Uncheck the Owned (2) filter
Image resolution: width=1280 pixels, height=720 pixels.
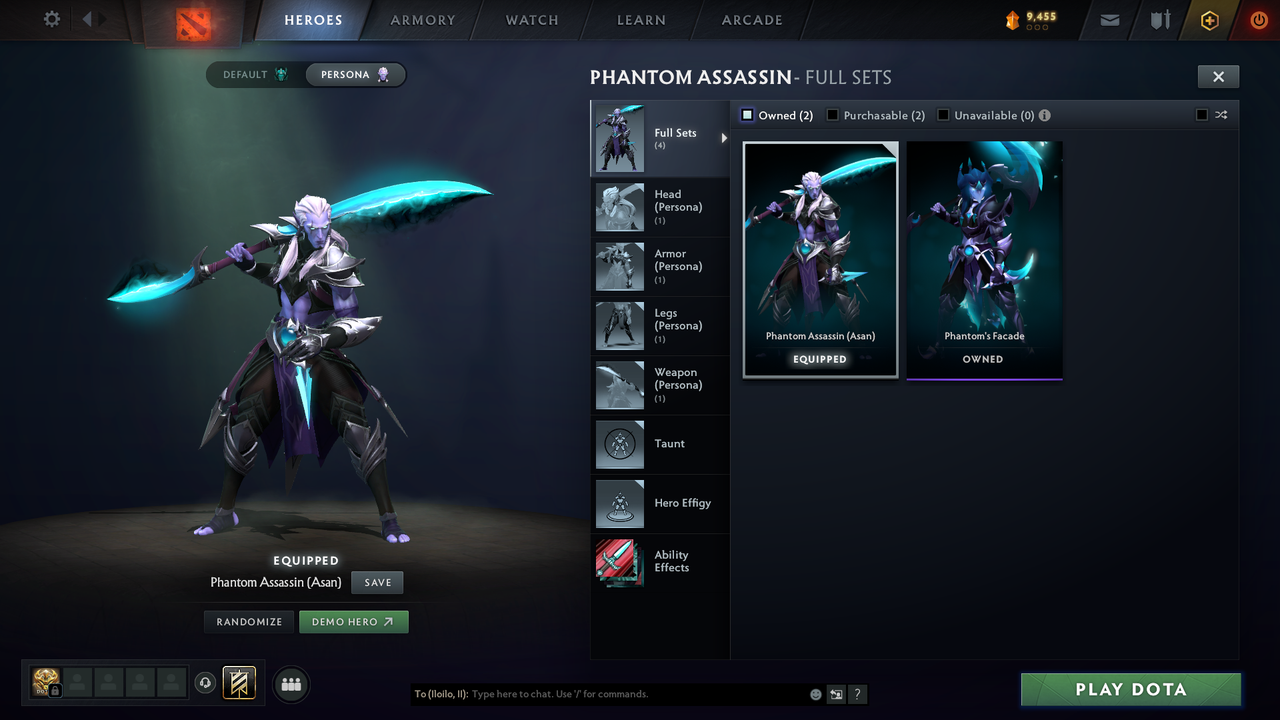(x=746, y=115)
